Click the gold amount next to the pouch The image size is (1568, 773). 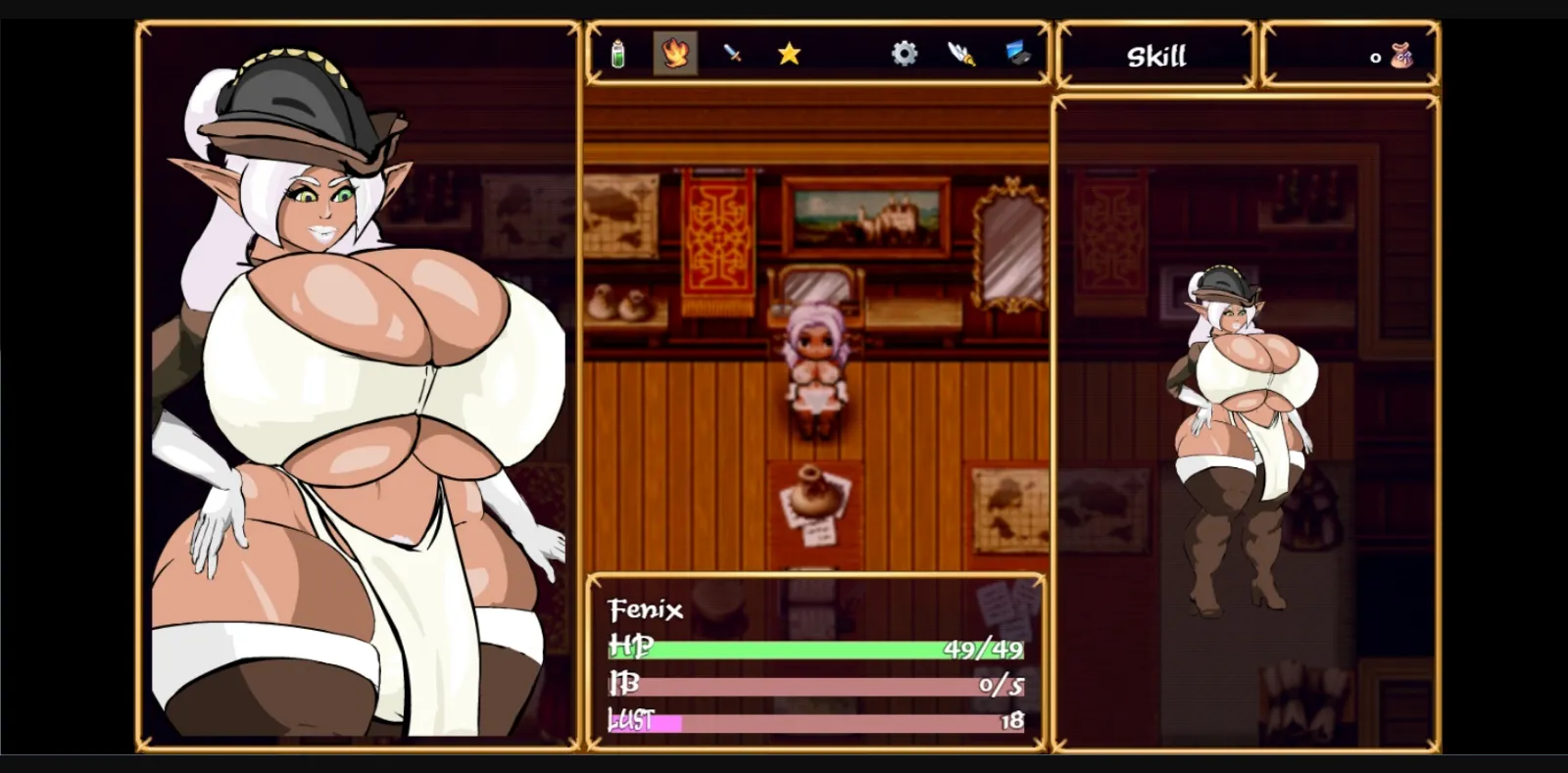pos(1376,57)
